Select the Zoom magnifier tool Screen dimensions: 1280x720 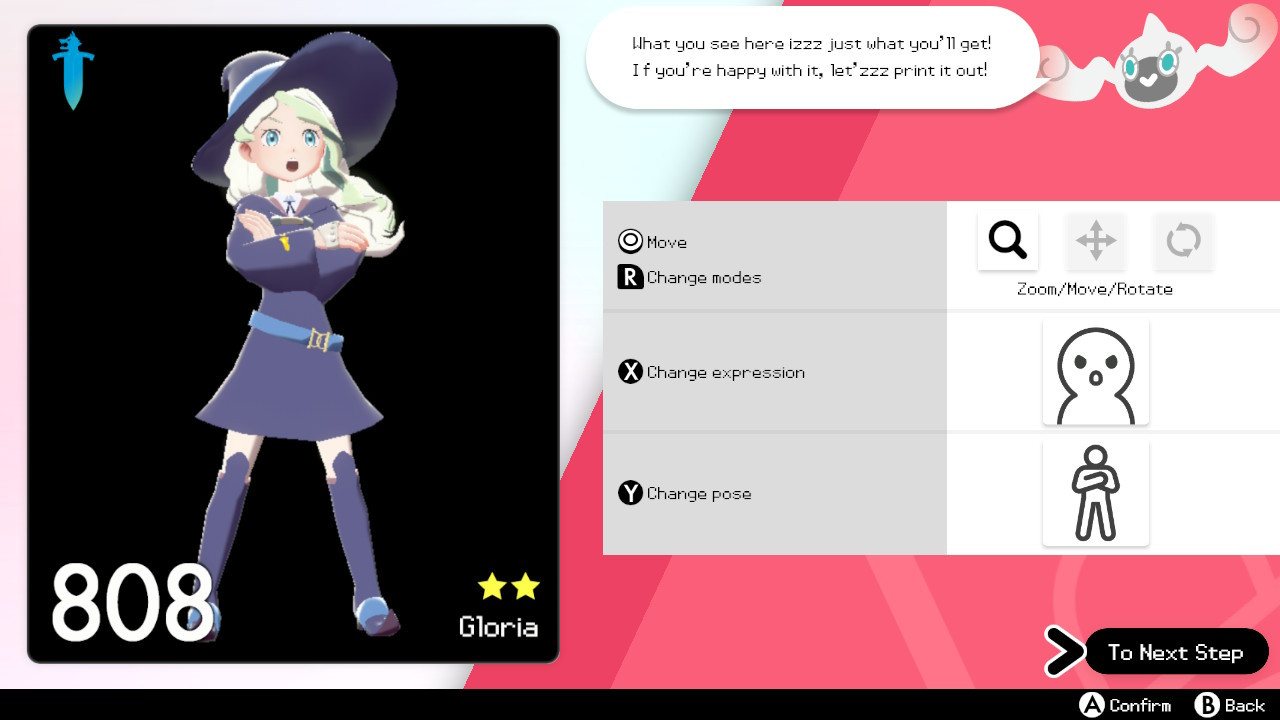(1007, 240)
